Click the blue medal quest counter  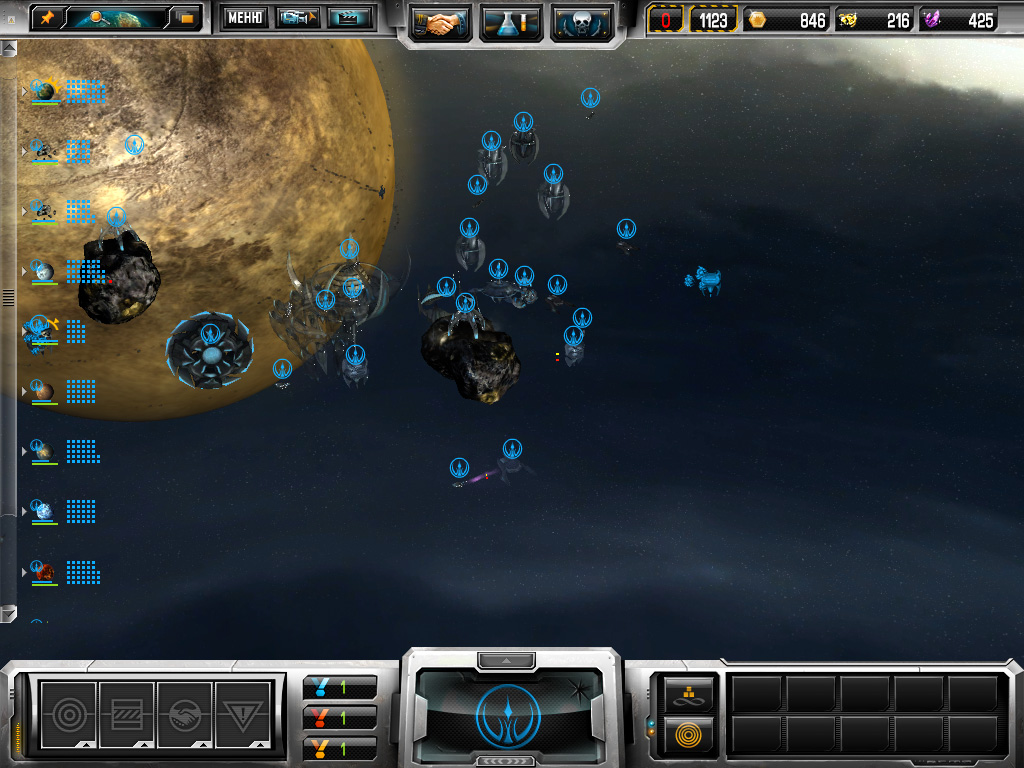click(340, 687)
